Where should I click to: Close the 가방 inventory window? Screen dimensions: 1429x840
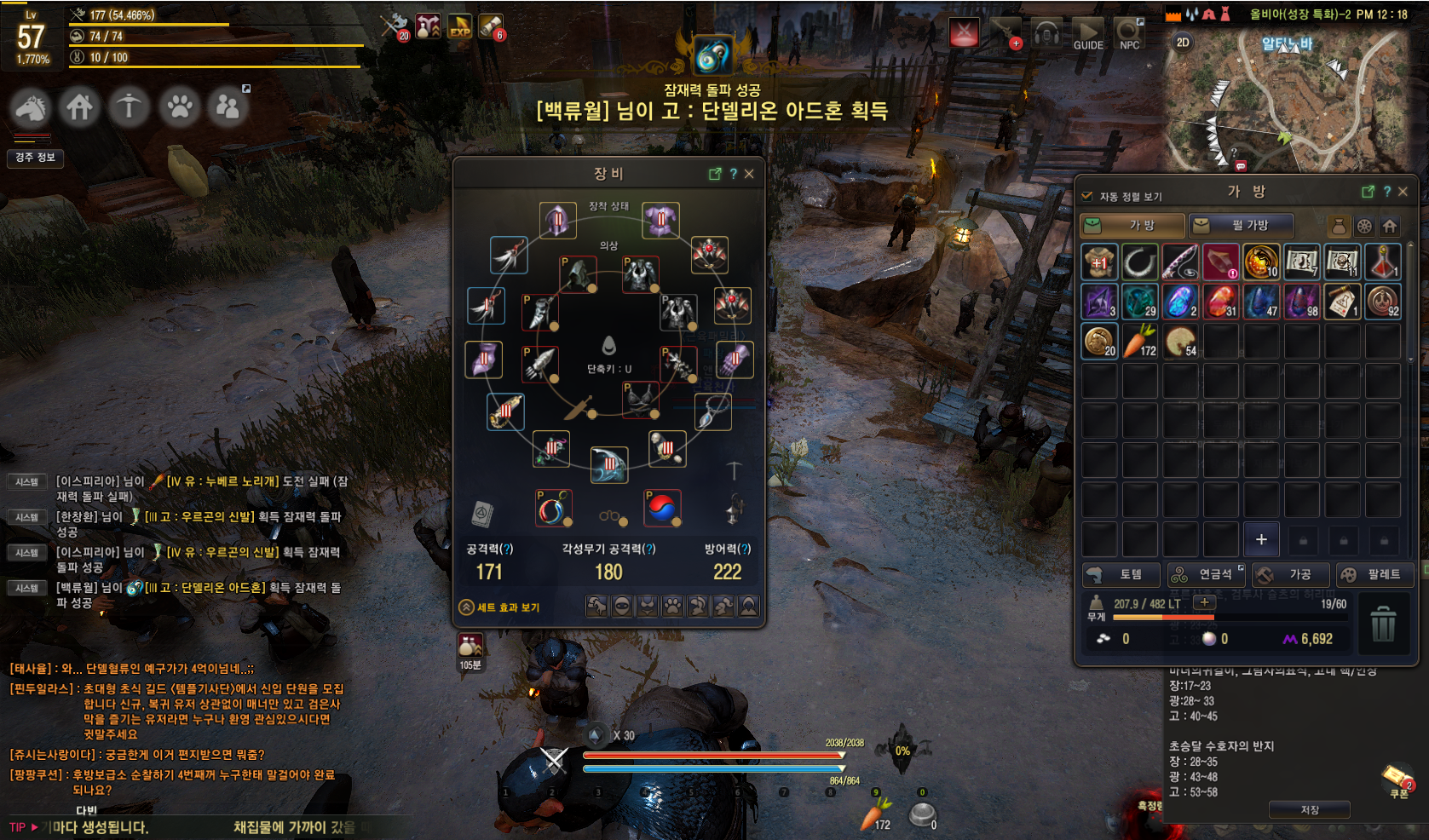pyautogui.click(x=1403, y=192)
